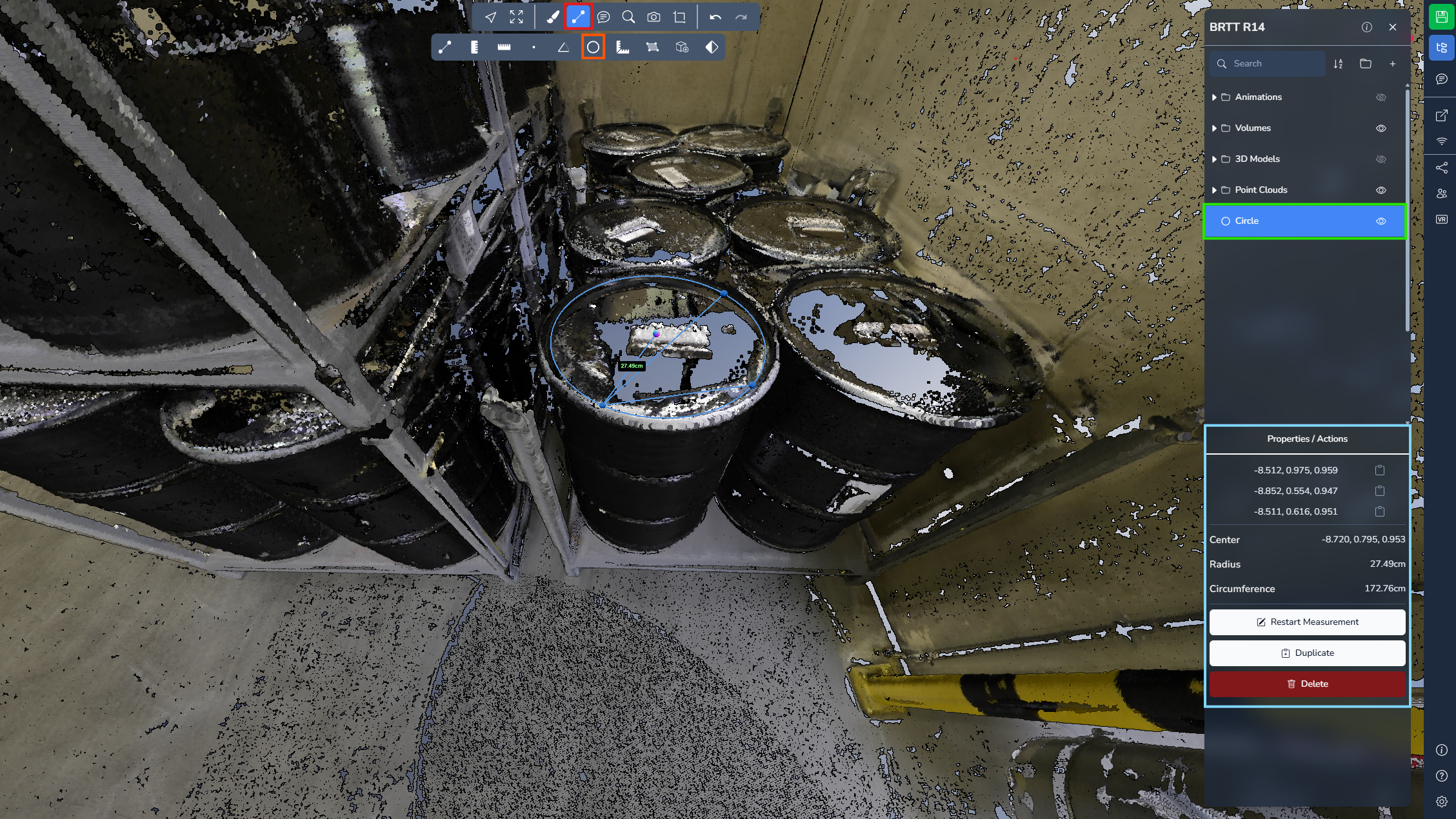Screen dimensions: 1456x819
Task: Choose the angle measurement tool
Action: (563, 47)
